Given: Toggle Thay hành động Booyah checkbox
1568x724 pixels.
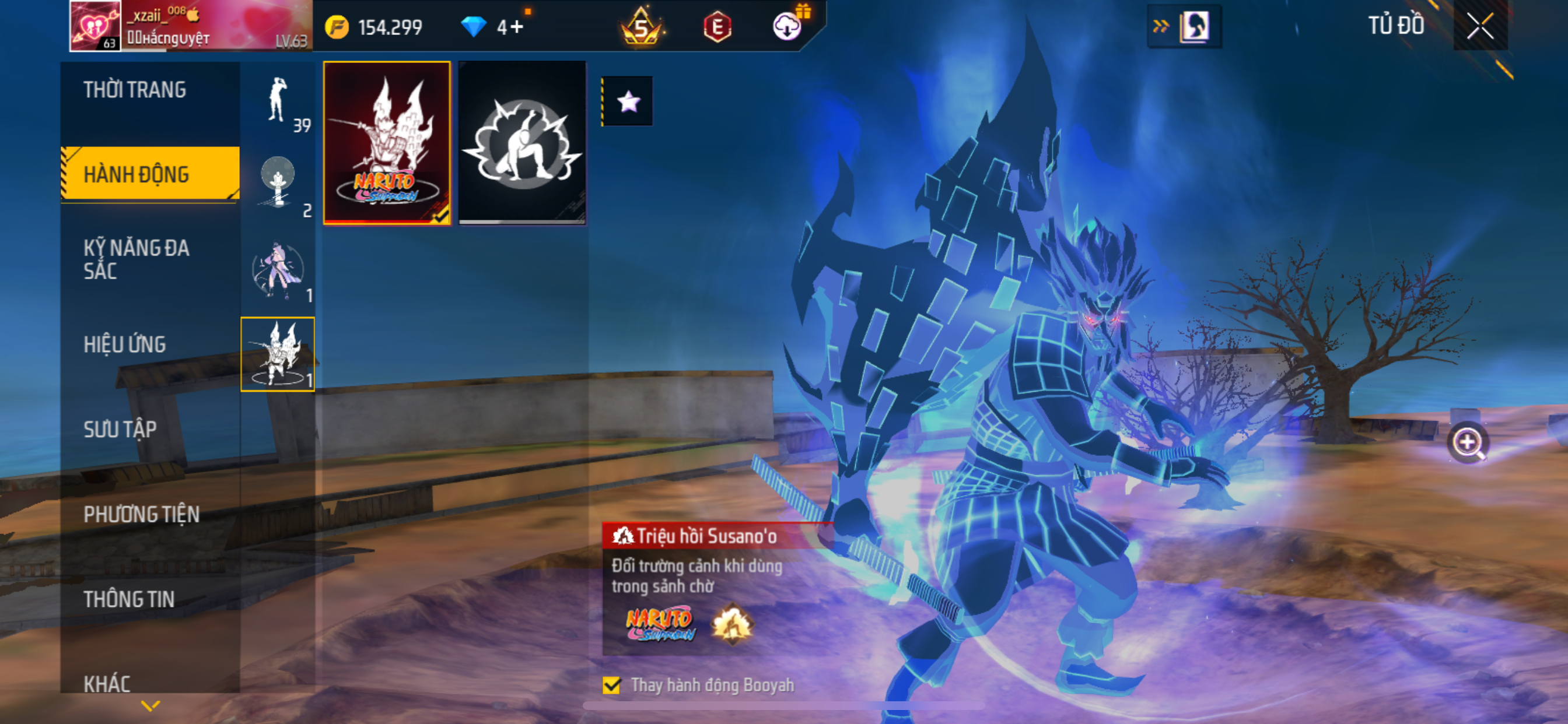Looking at the screenshot, I should pyautogui.click(x=612, y=685).
